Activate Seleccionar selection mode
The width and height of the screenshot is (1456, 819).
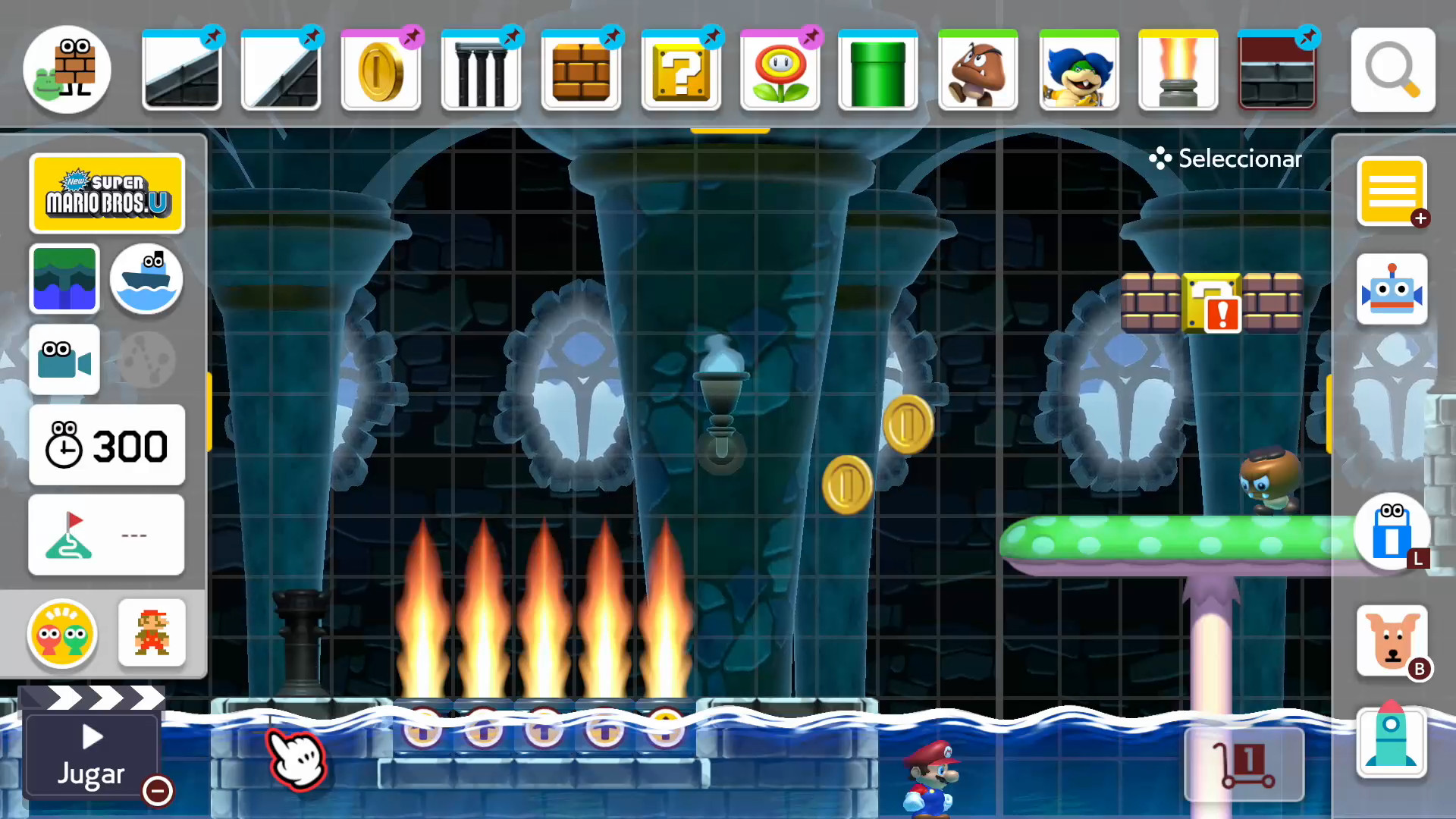click(x=1224, y=158)
